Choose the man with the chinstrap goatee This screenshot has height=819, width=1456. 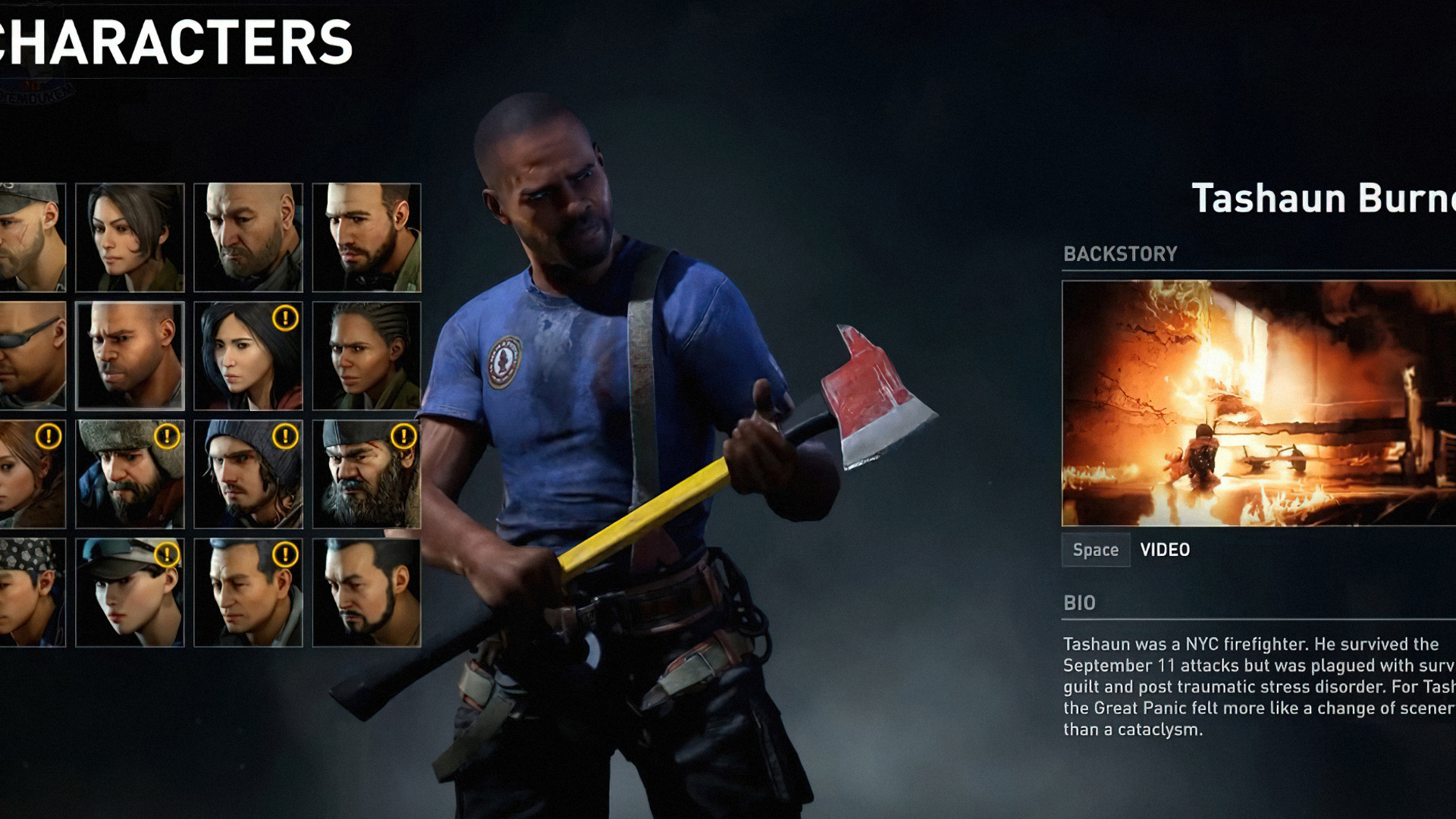point(366,592)
